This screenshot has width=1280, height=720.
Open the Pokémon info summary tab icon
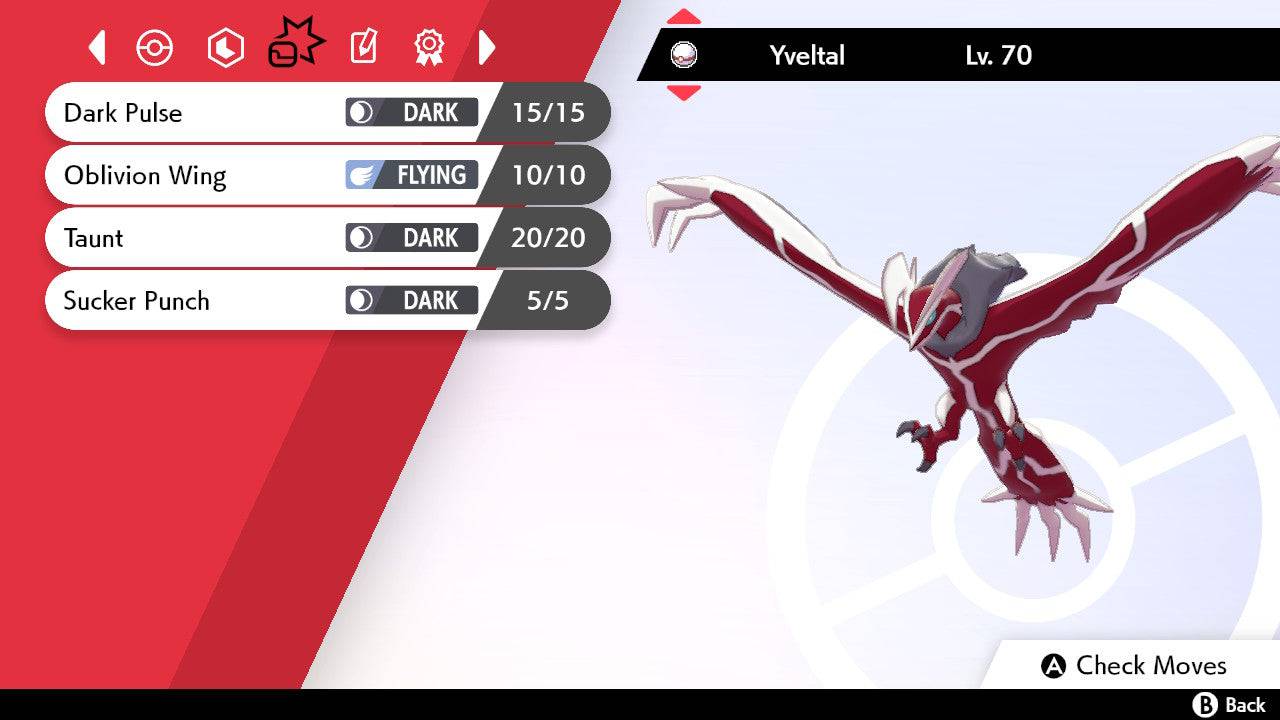(x=155, y=46)
